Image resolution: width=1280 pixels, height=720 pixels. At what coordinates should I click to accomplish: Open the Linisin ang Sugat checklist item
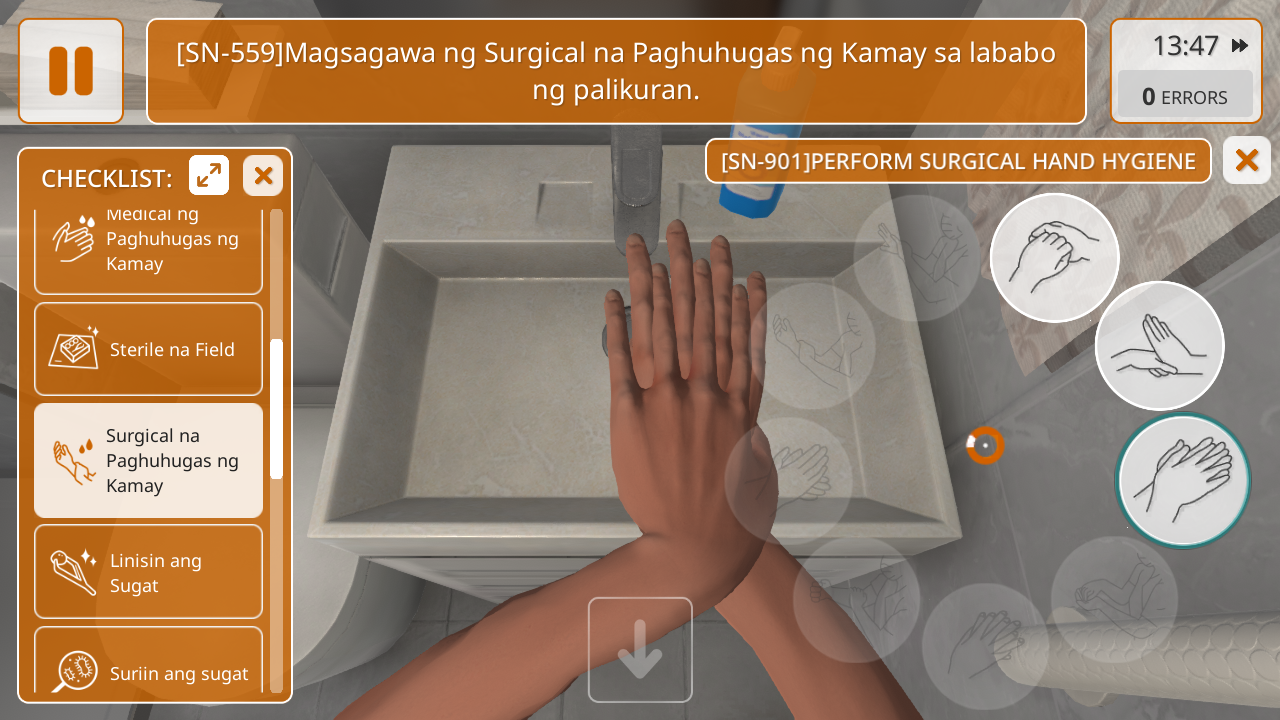tap(149, 572)
